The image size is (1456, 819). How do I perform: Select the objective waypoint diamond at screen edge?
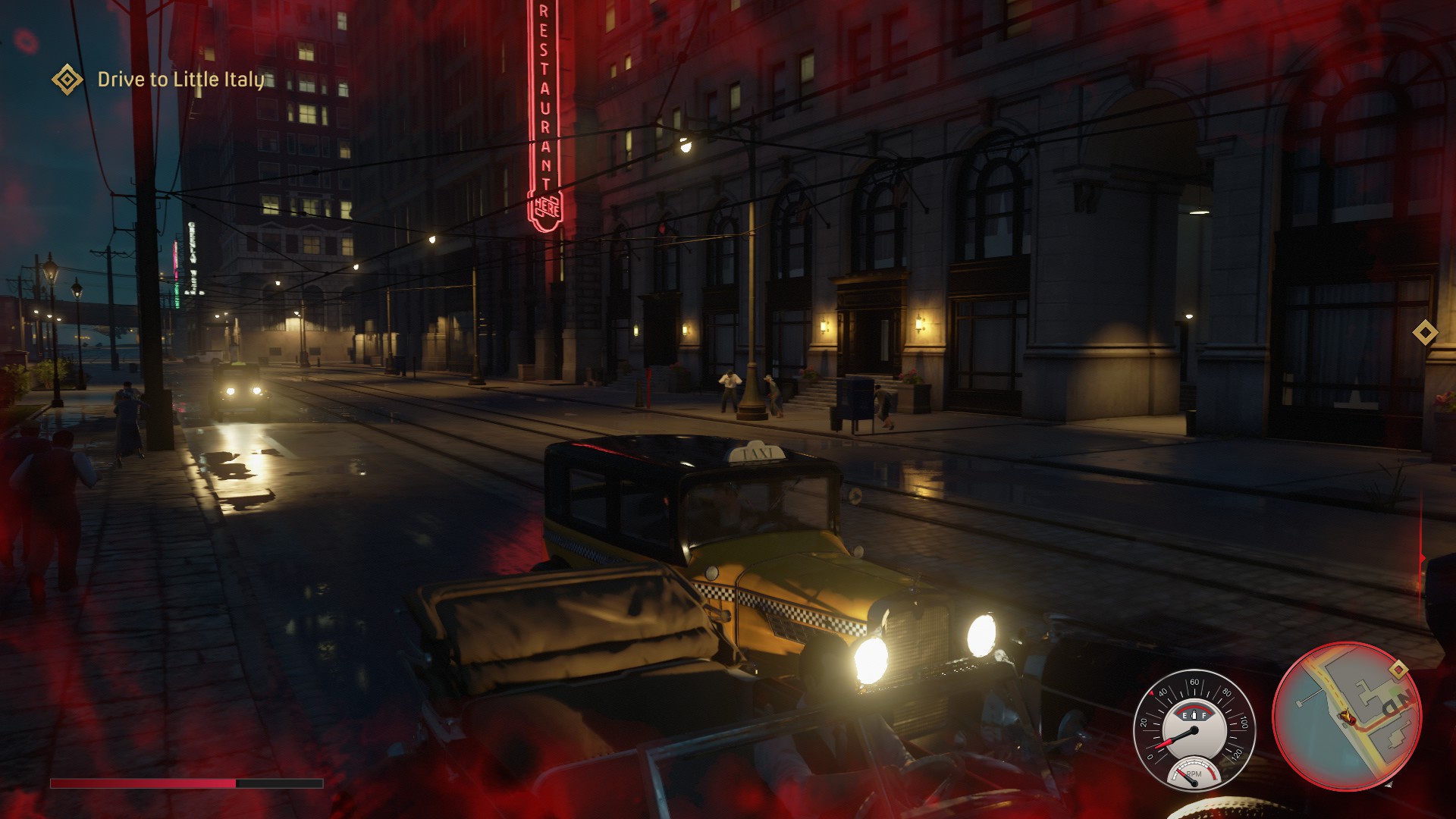click(1425, 332)
